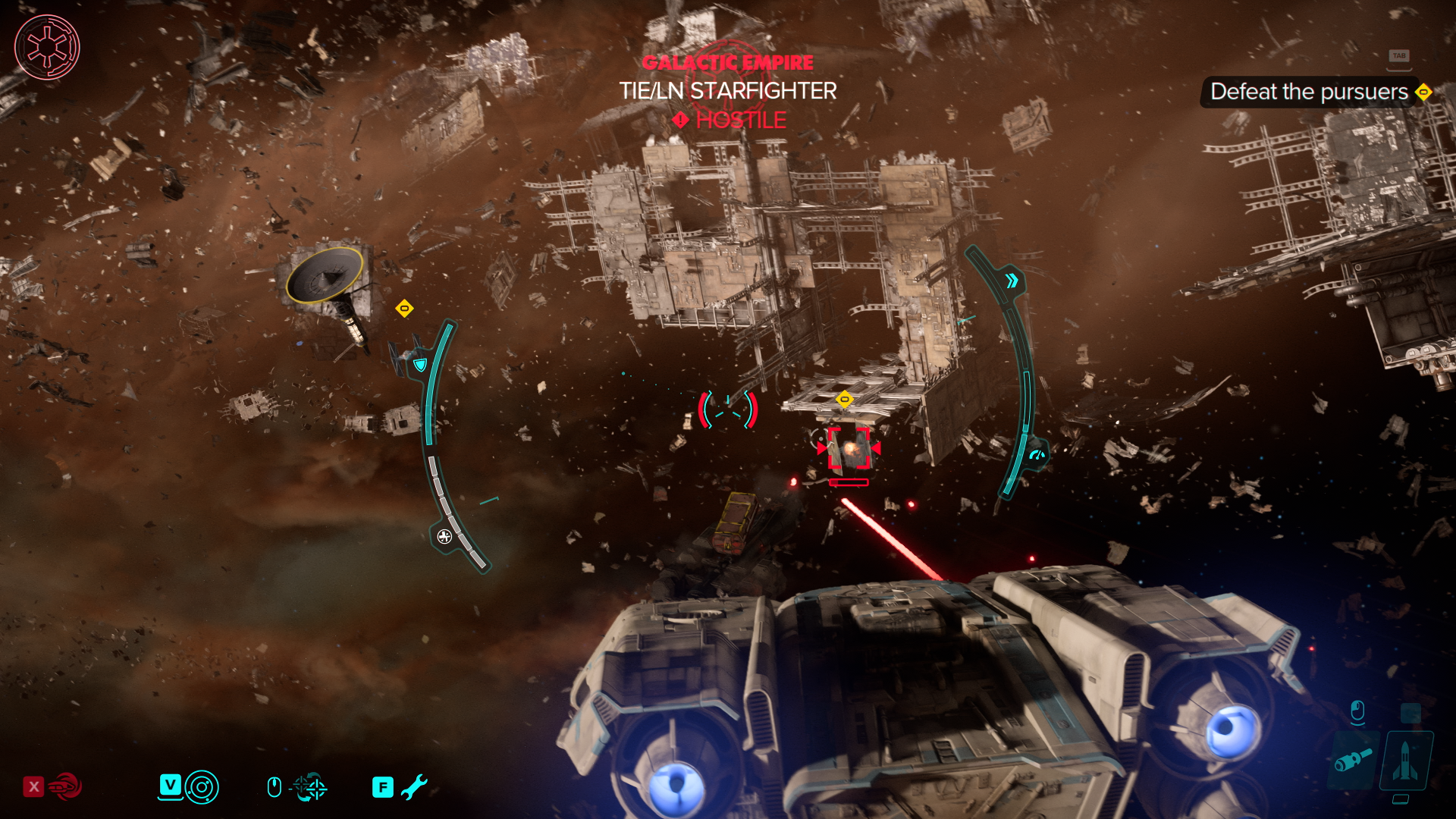Select the red-bracketed TIE fighter target marker
1456x819 pixels.
click(x=849, y=448)
